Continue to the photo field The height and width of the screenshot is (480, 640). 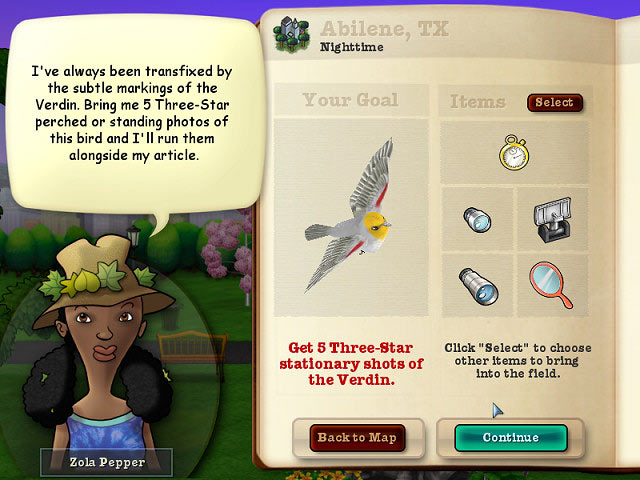pyautogui.click(x=510, y=437)
